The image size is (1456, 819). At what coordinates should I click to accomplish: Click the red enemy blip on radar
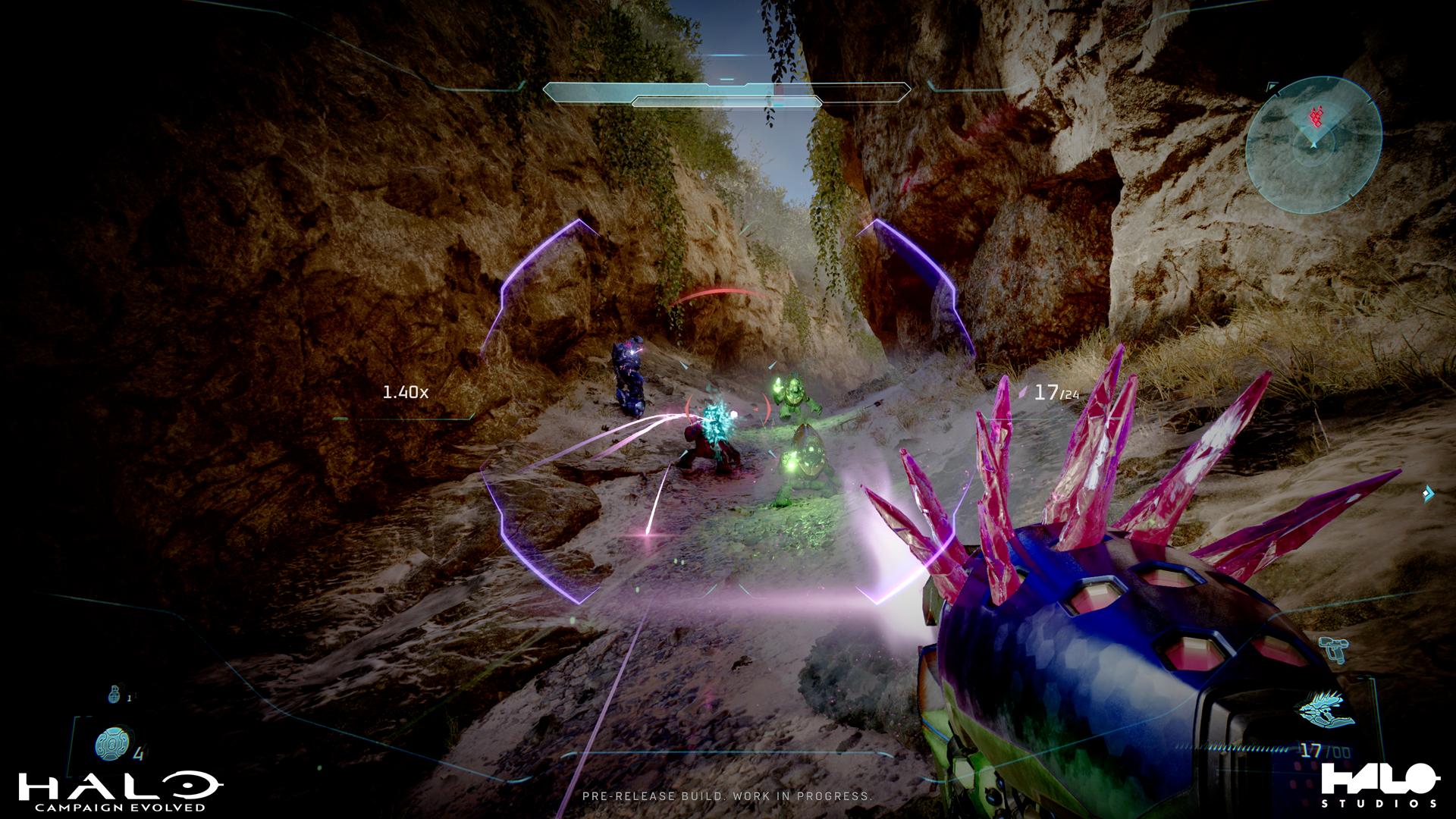(x=1316, y=118)
